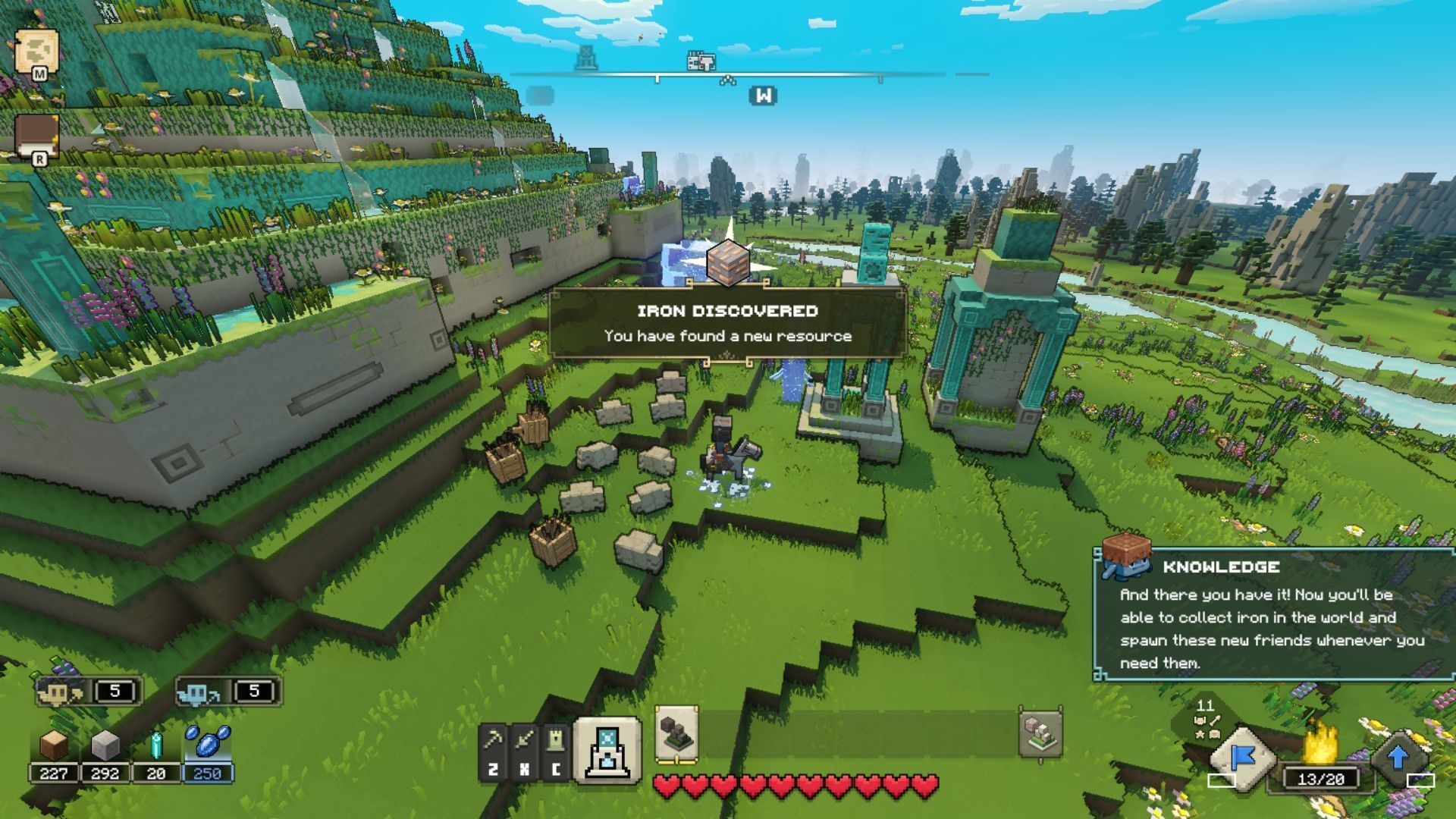The height and width of the screenshot is (819, 1456).
Task: Toggle the blue arrow charge command
Action: coord(1398,757)
